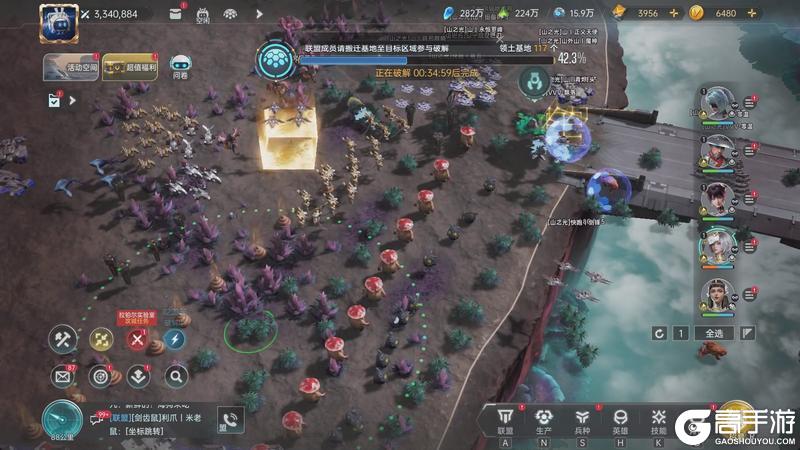Screen dimensions: 800x450
Task: Open the 兵种 troop types menu
Action: click(x=582, y=421)
